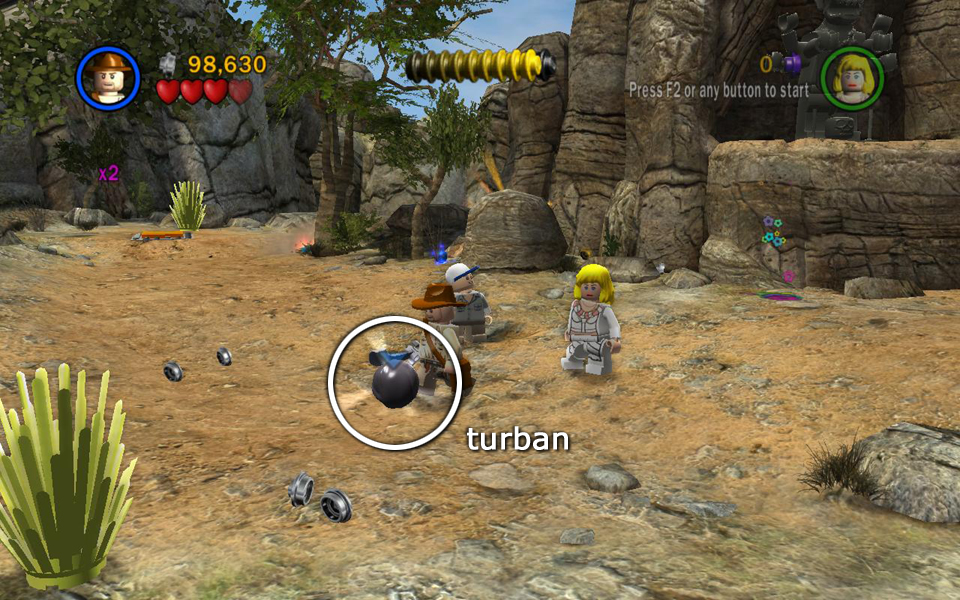Click the Indiana Jones player portrait
Screen dimensions: 960x600
point(107,77)
